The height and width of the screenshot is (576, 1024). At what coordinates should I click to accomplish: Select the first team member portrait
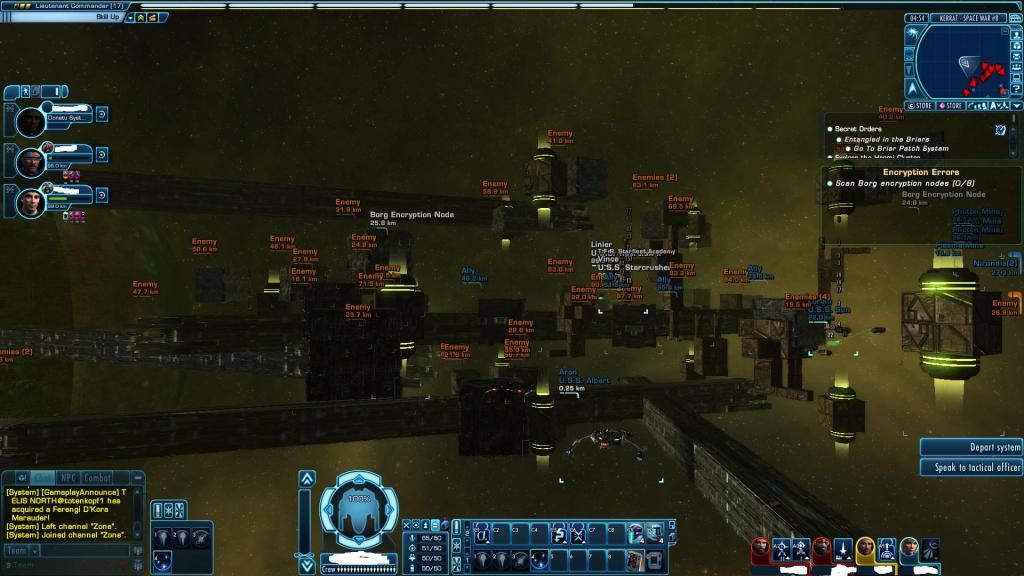(32, 122)
